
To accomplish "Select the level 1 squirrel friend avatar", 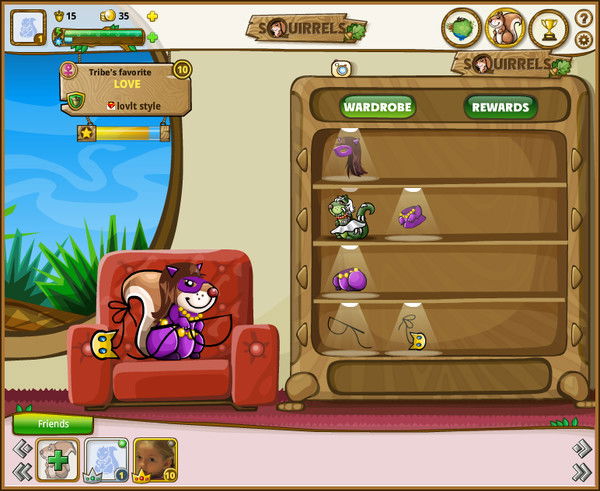I will [x=107, y=460].
